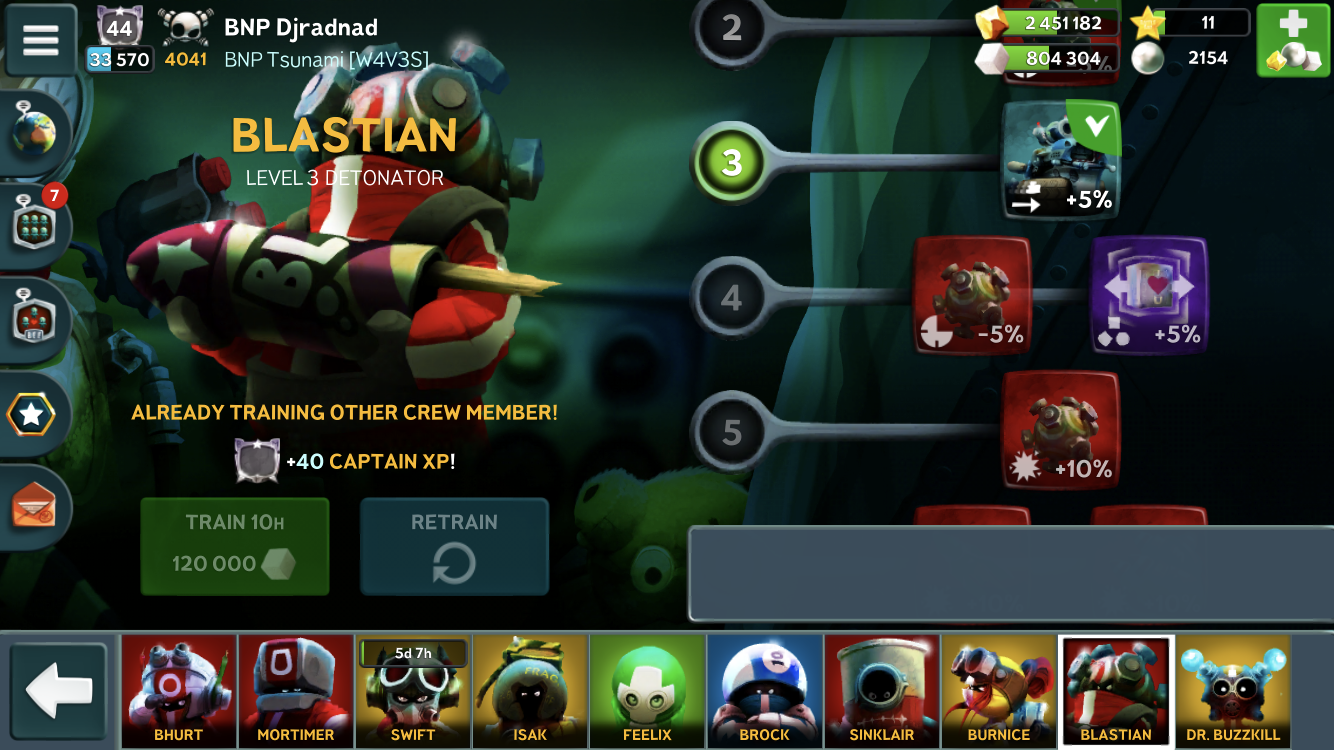Show Sinklair's training page
This screenshot has height=750, width=1334.
[x=881, y=691]
